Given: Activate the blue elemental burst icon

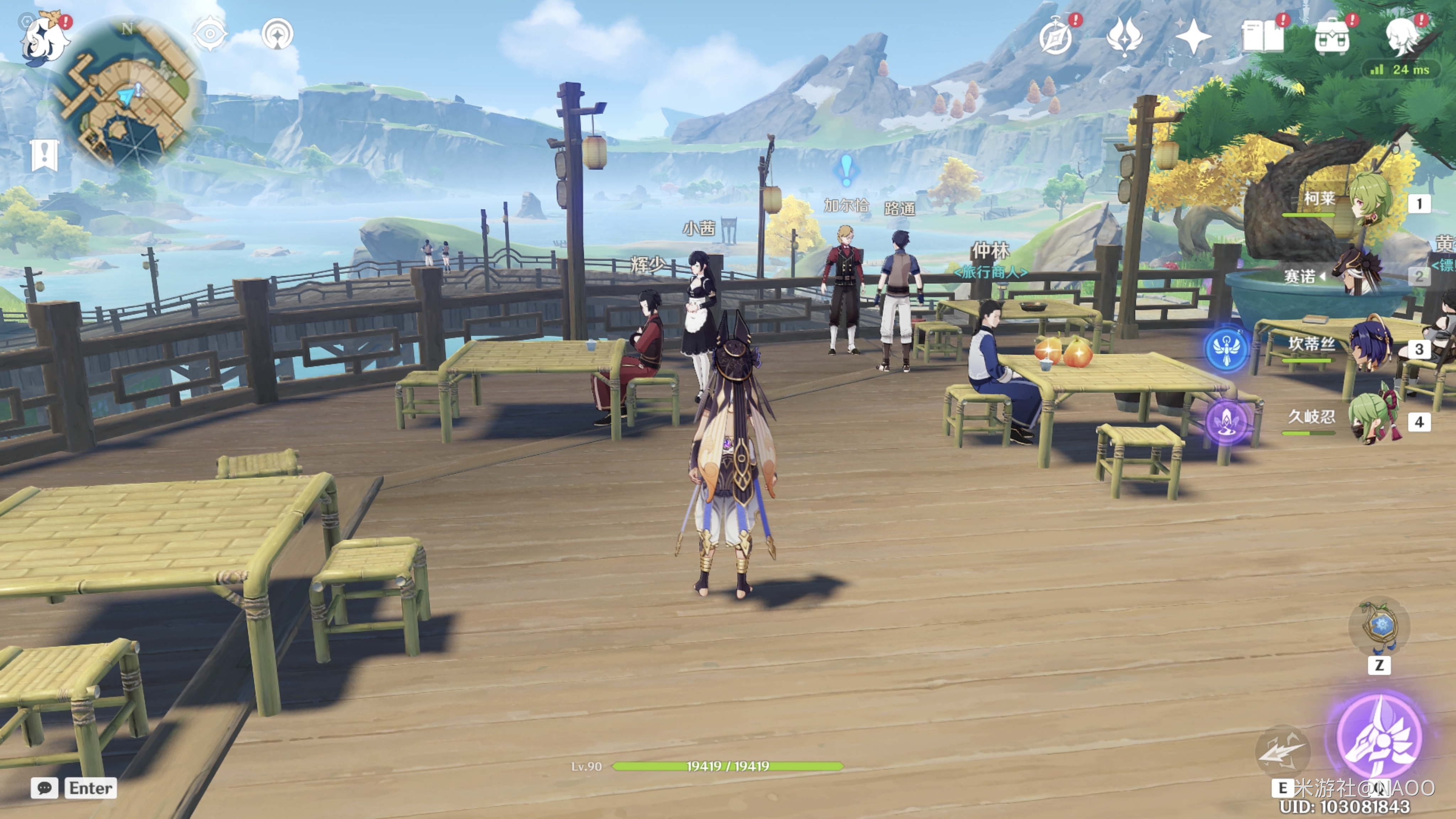Looking at the screenshot, I should tap(1226, 349).
